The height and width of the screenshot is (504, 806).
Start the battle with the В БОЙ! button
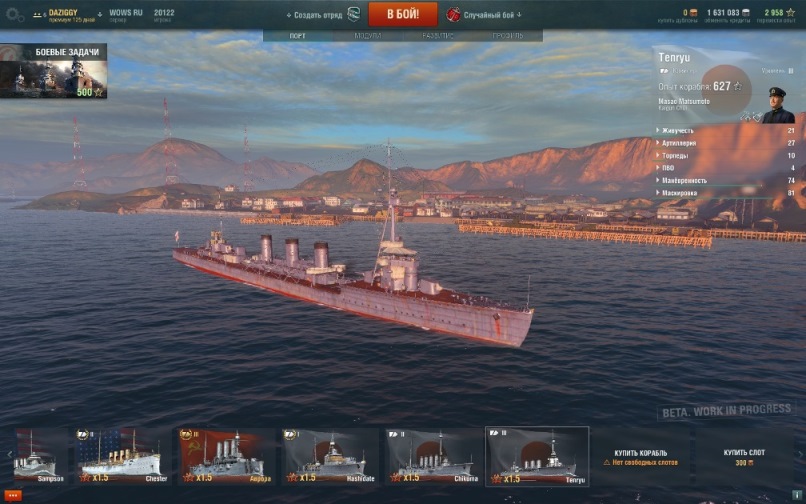point(403,14)
